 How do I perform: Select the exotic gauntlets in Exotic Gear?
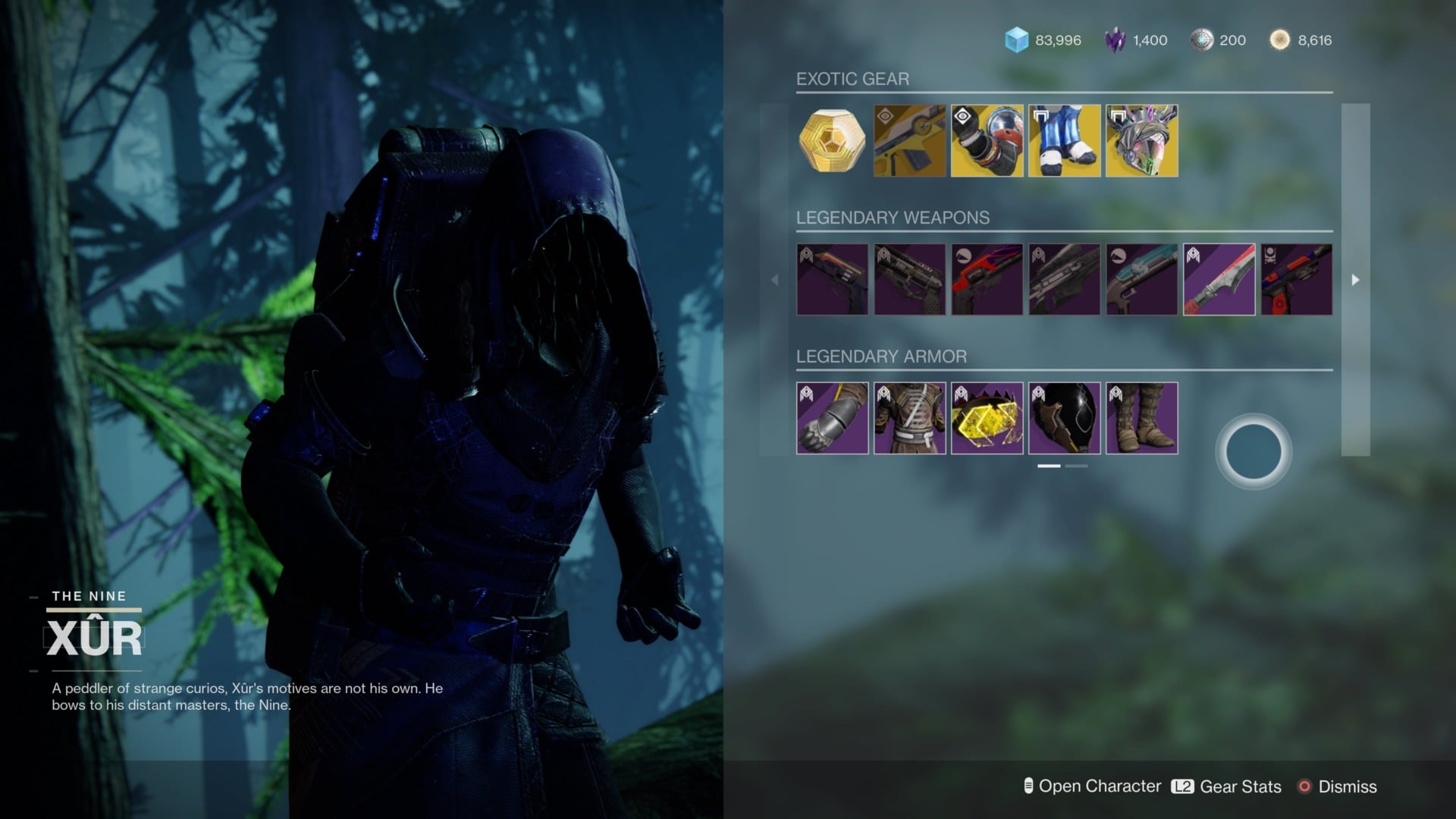pos(987,141)
